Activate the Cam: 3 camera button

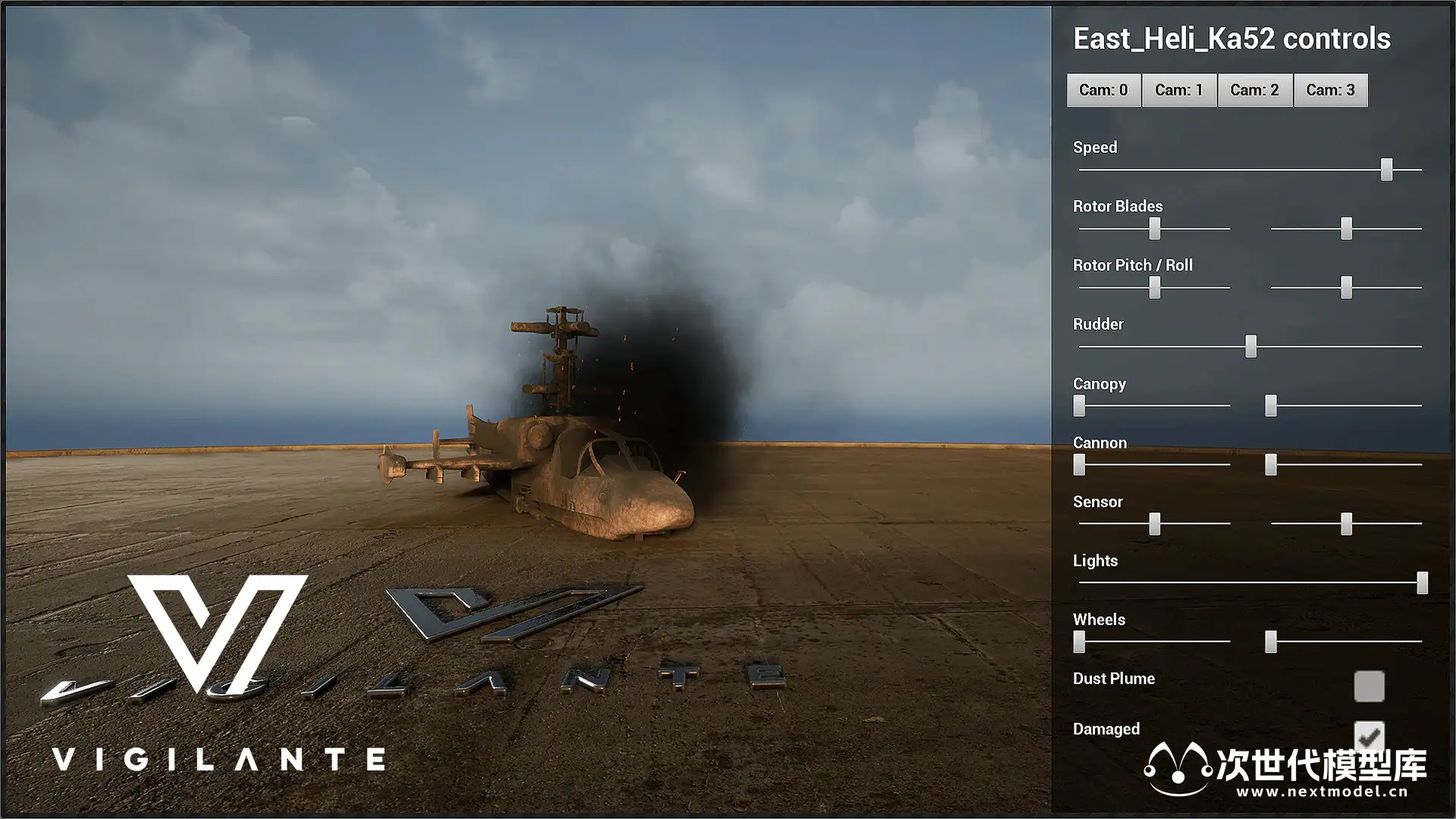(1330, 90)
